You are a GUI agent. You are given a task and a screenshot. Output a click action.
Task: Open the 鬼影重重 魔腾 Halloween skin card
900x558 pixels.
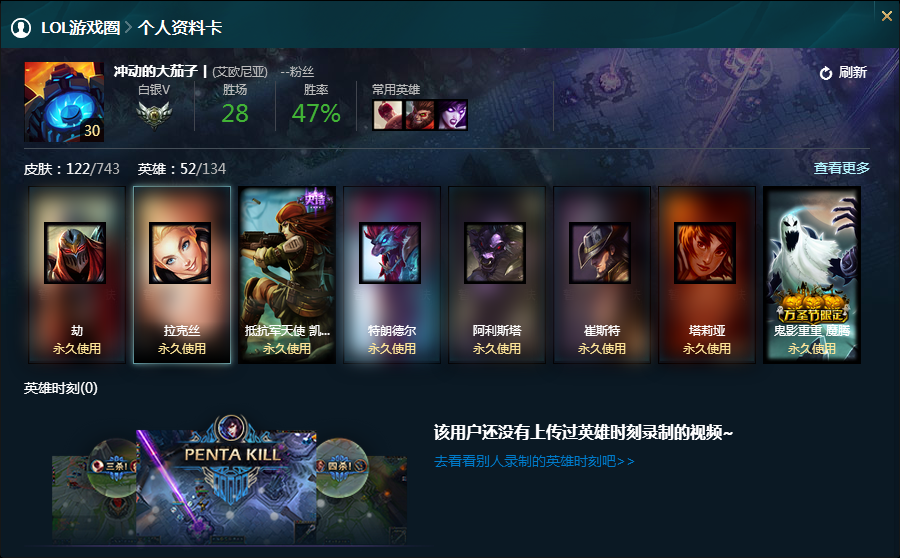click(812, 274)
